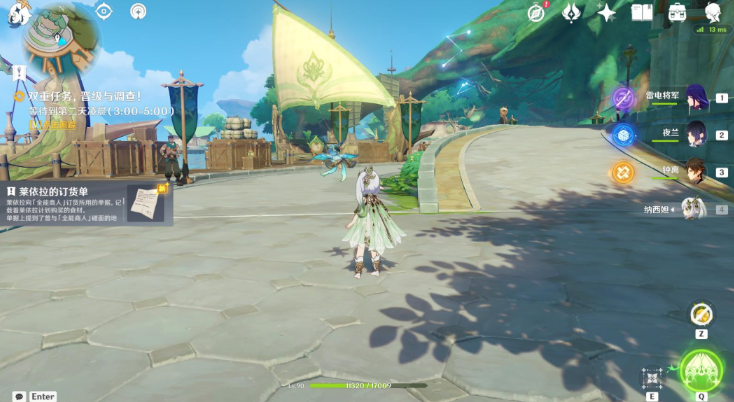Open the winged battle pass emblem icon

571,12
